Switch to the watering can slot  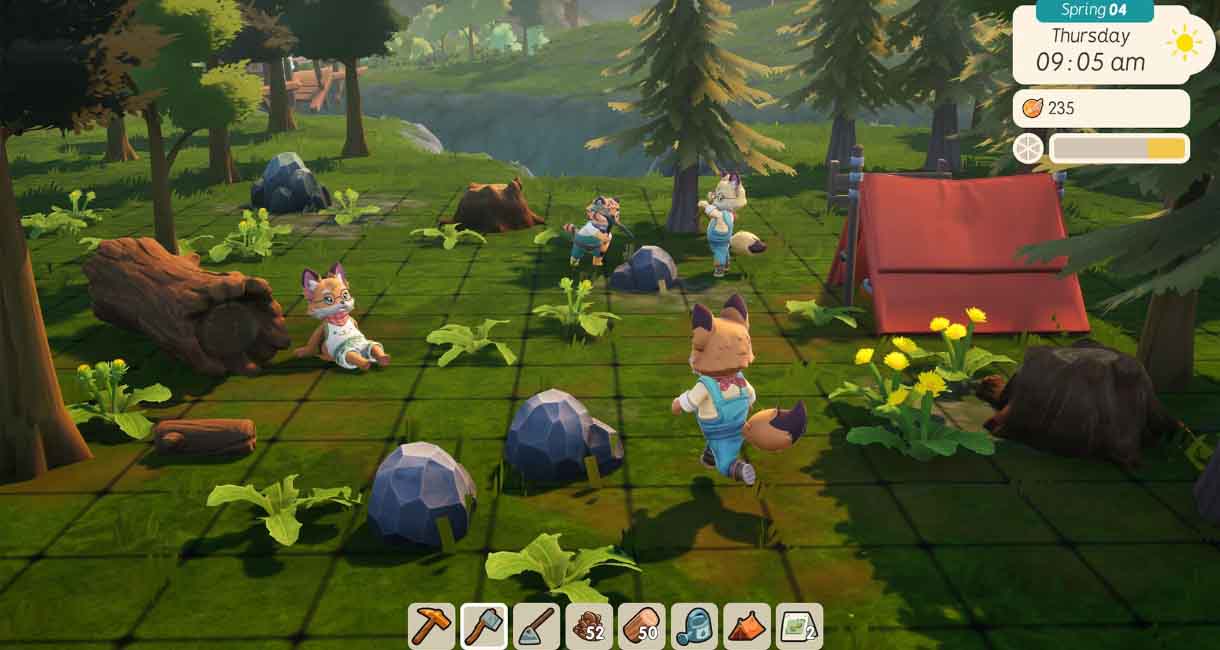point(694,626)
